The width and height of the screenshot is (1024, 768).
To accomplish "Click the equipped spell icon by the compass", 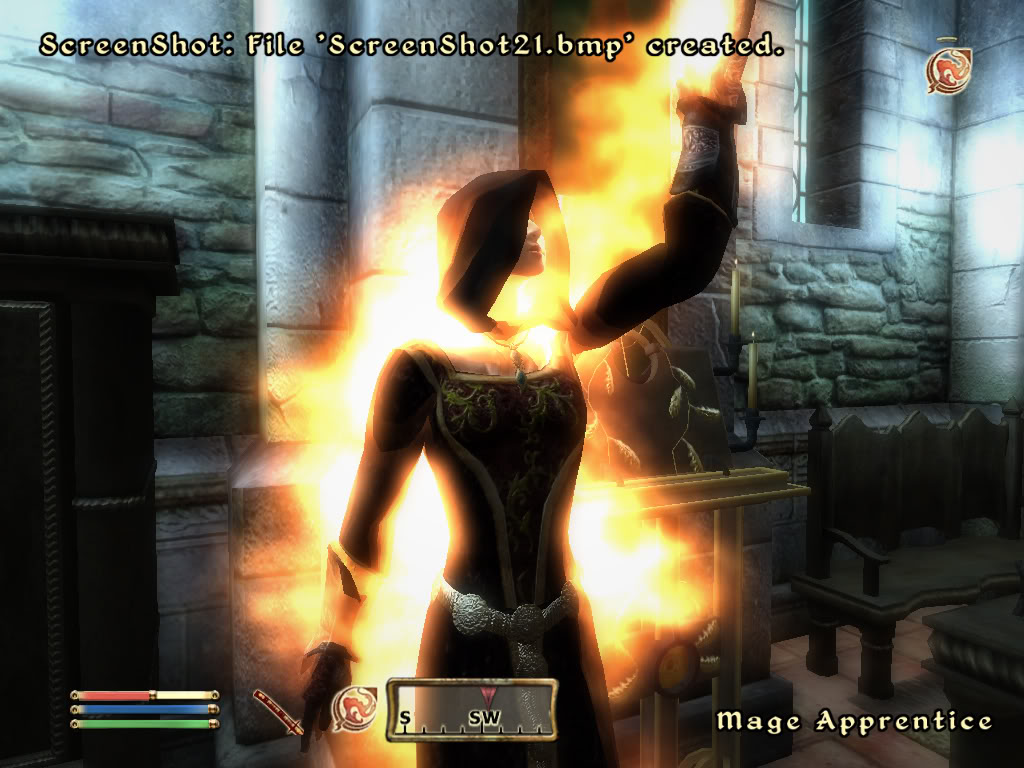I will (354, 707).
